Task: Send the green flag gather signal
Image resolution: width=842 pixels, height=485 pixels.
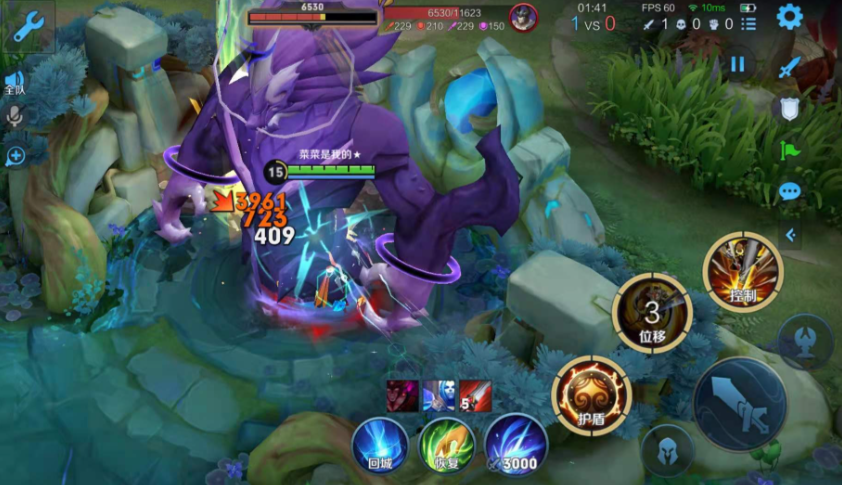Action: tap(790, 150)
